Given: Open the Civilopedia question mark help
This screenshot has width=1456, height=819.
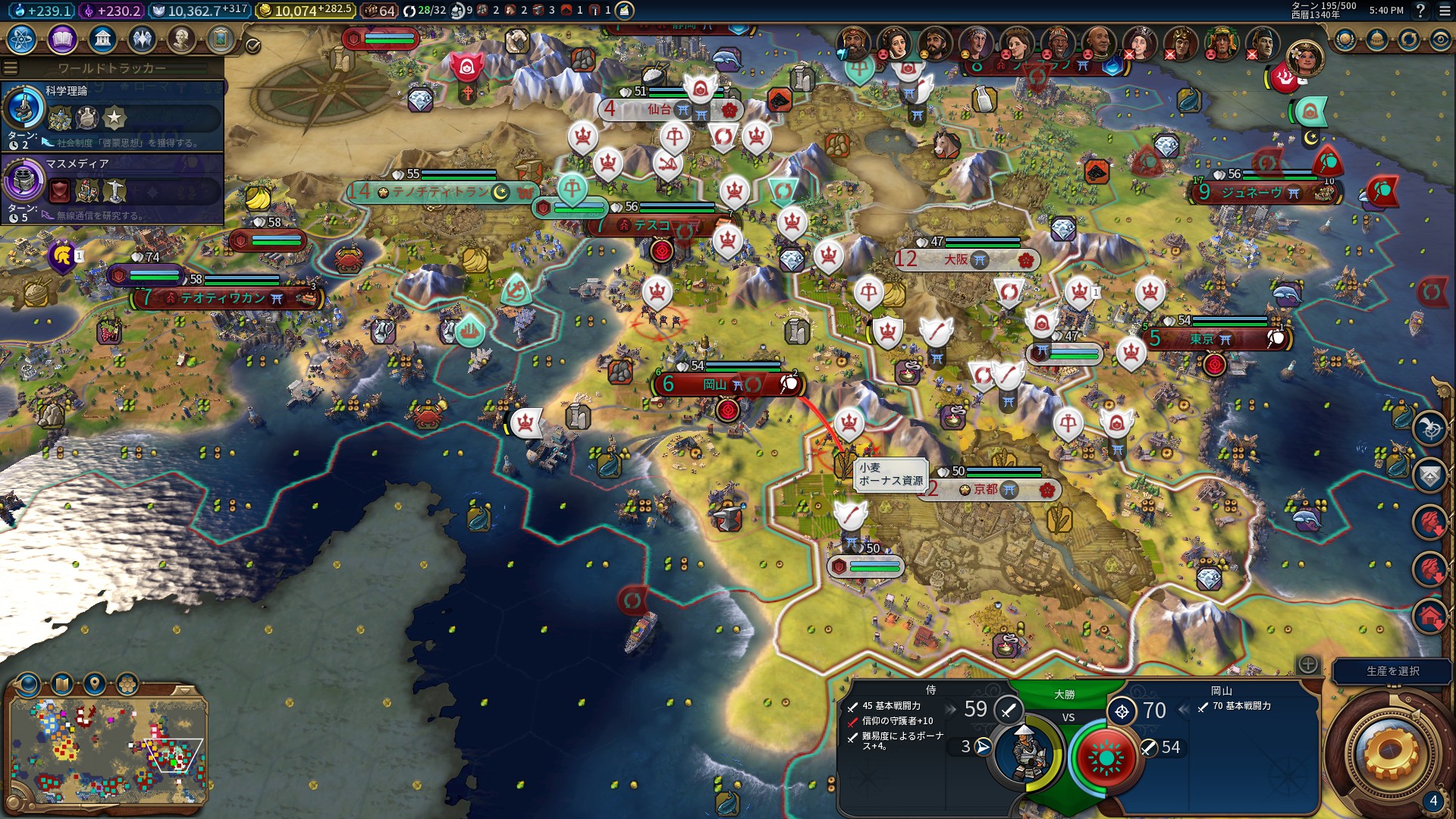Looking at the screenshot, I should 1420,11.
